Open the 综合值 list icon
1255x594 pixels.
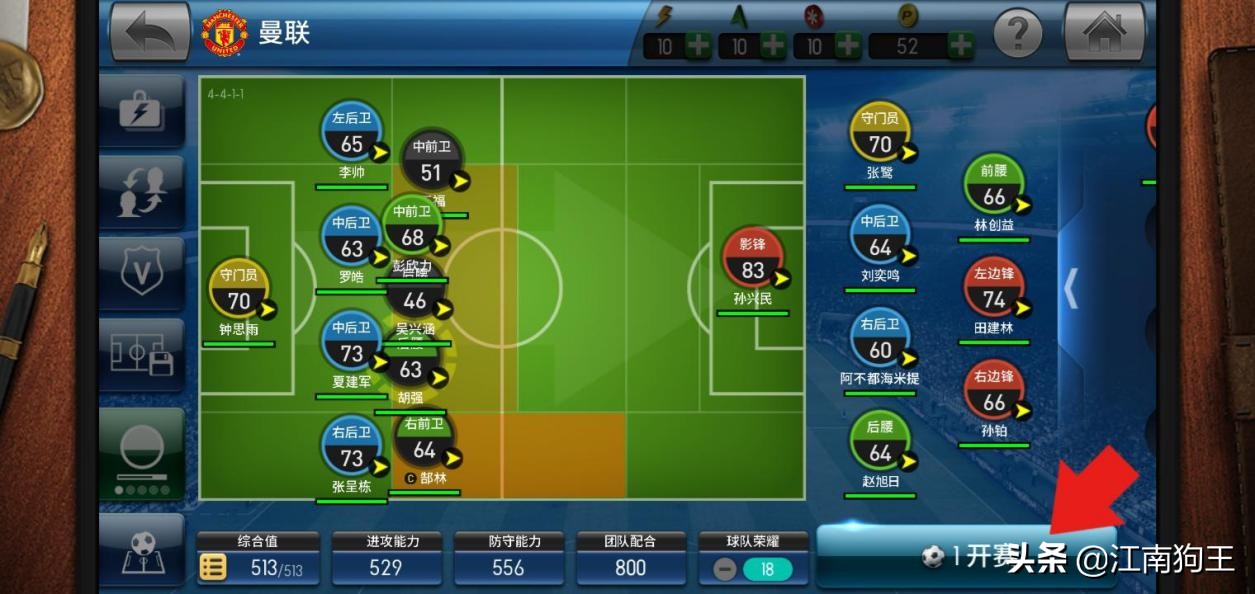click(x=213, y=568)
